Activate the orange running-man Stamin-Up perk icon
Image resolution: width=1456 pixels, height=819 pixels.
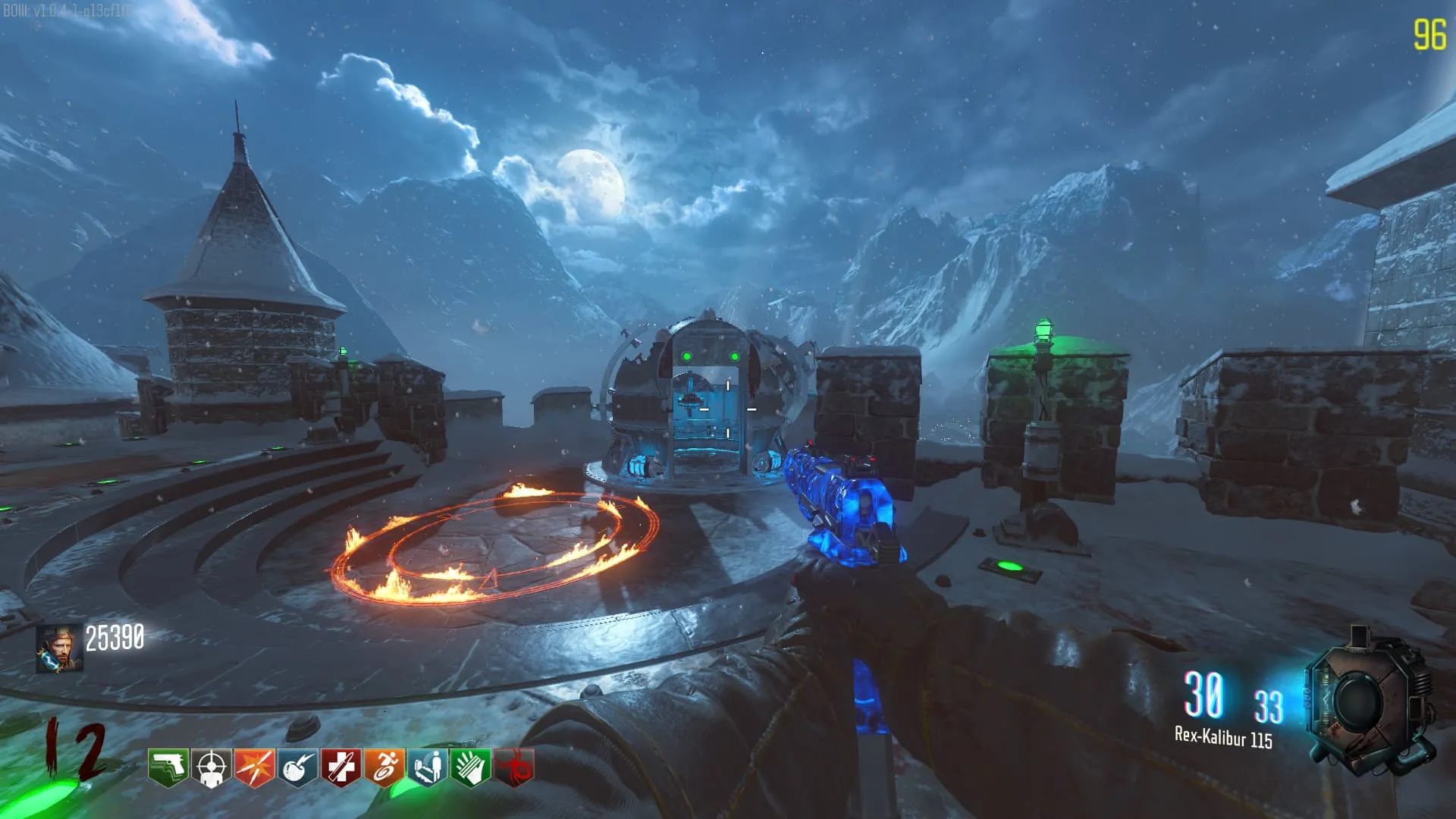click(384, 767)
